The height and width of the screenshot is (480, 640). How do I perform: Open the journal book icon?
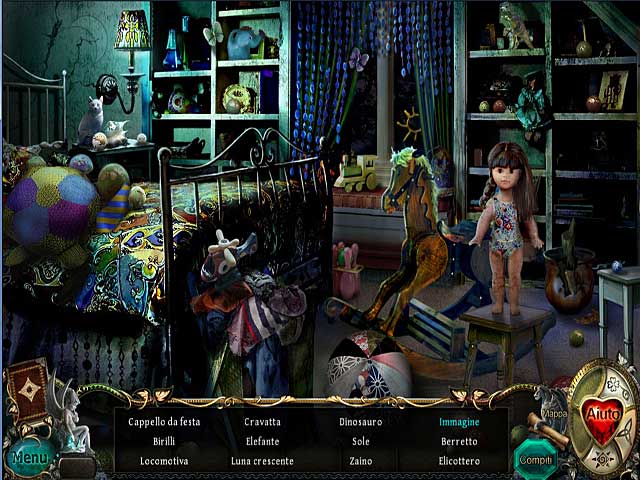pyautogui.click(x=27, y=388)
